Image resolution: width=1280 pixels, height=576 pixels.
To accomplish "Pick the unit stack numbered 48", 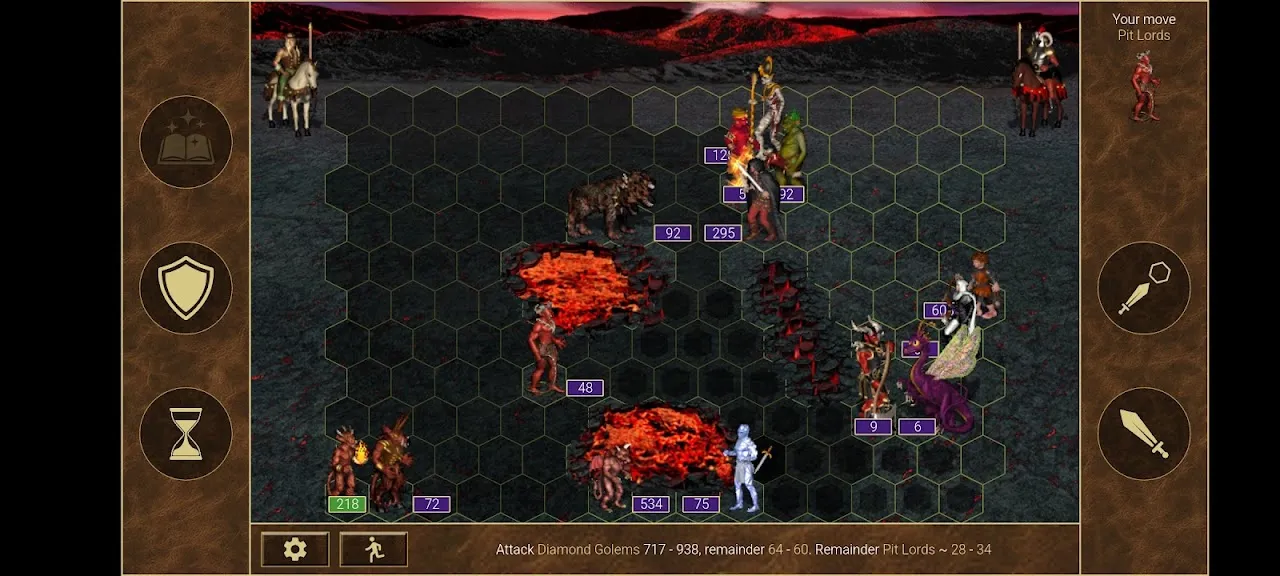I will (546, 350).
